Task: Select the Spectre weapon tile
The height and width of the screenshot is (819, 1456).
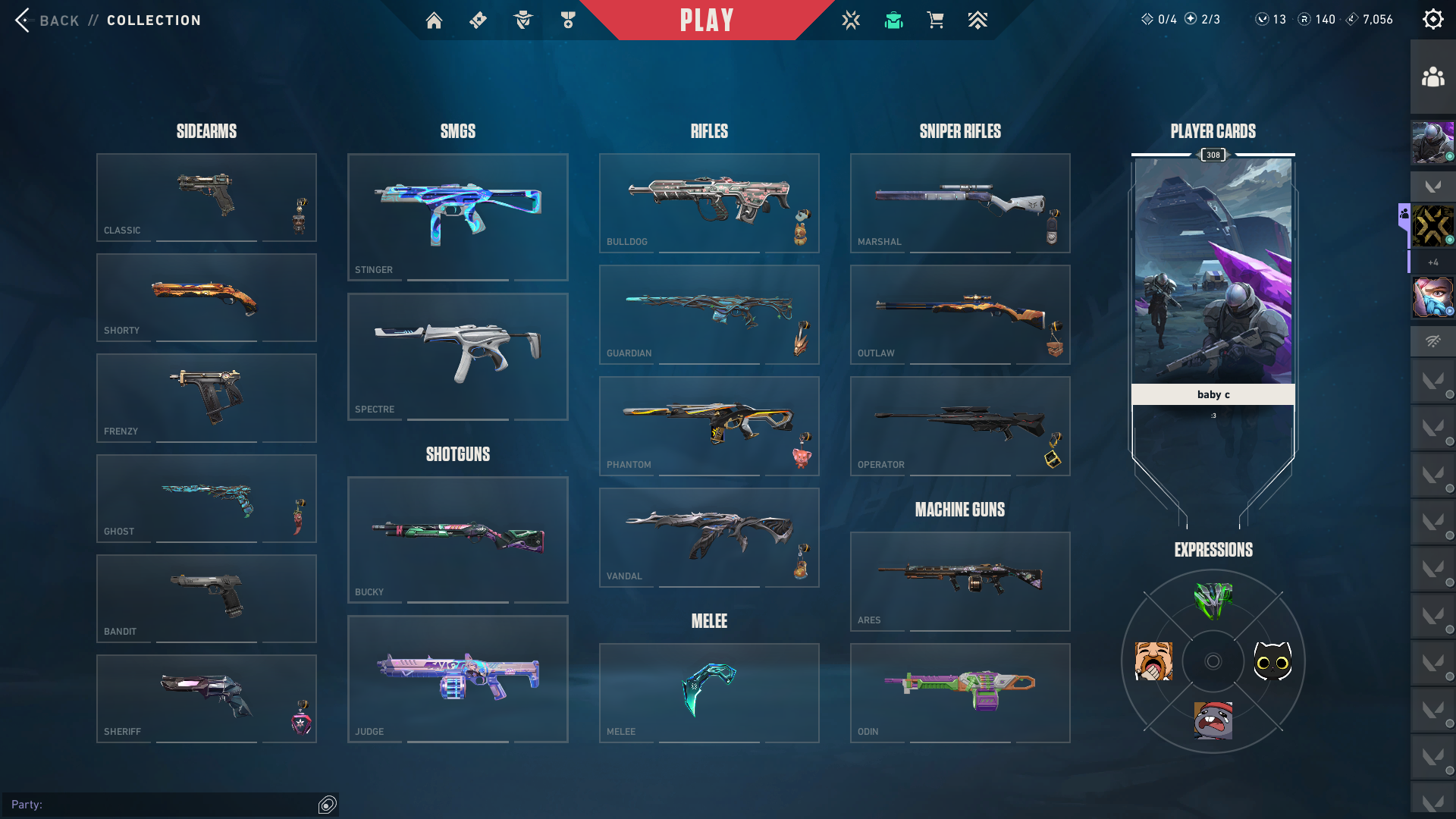Action: [457, 356]
